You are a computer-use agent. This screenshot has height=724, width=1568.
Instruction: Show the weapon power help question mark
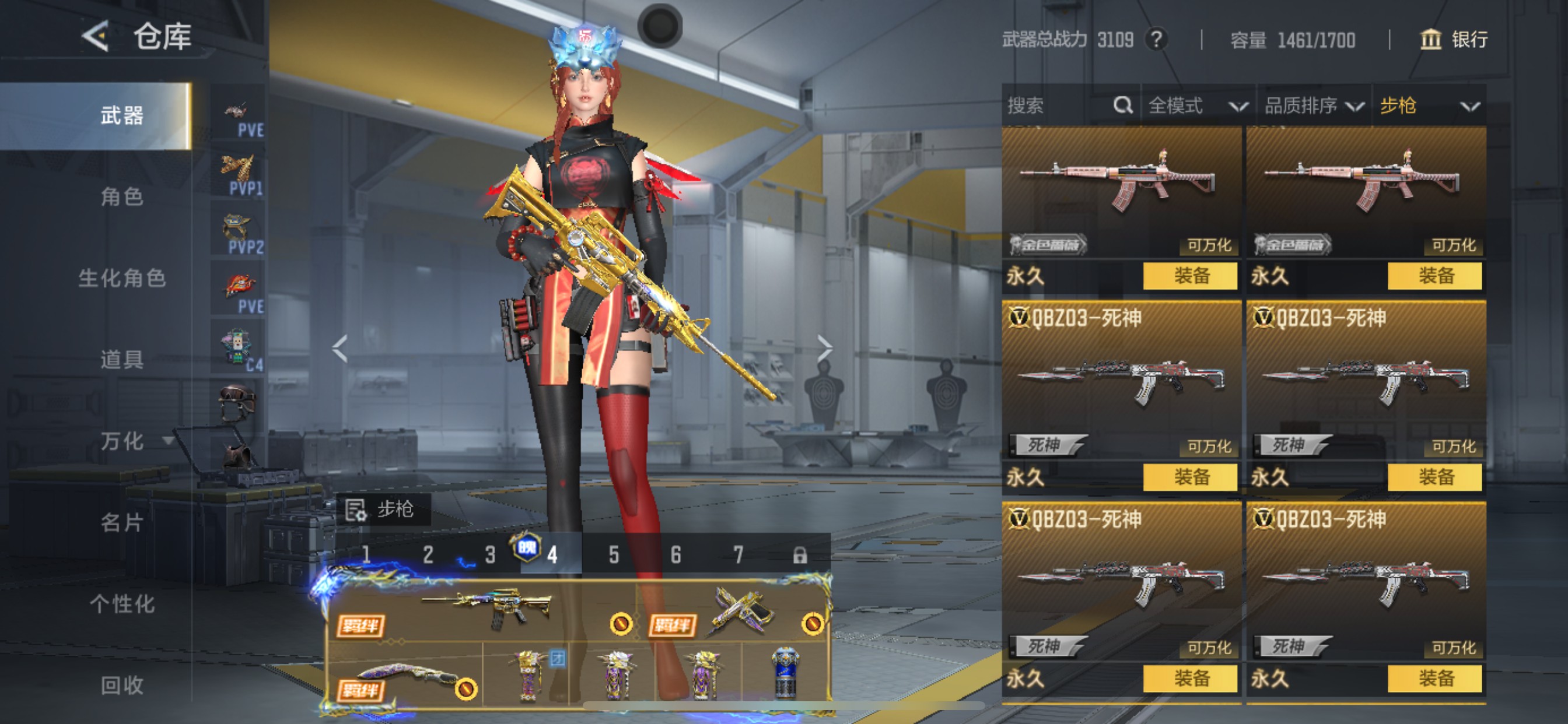tap(1156, 40)
